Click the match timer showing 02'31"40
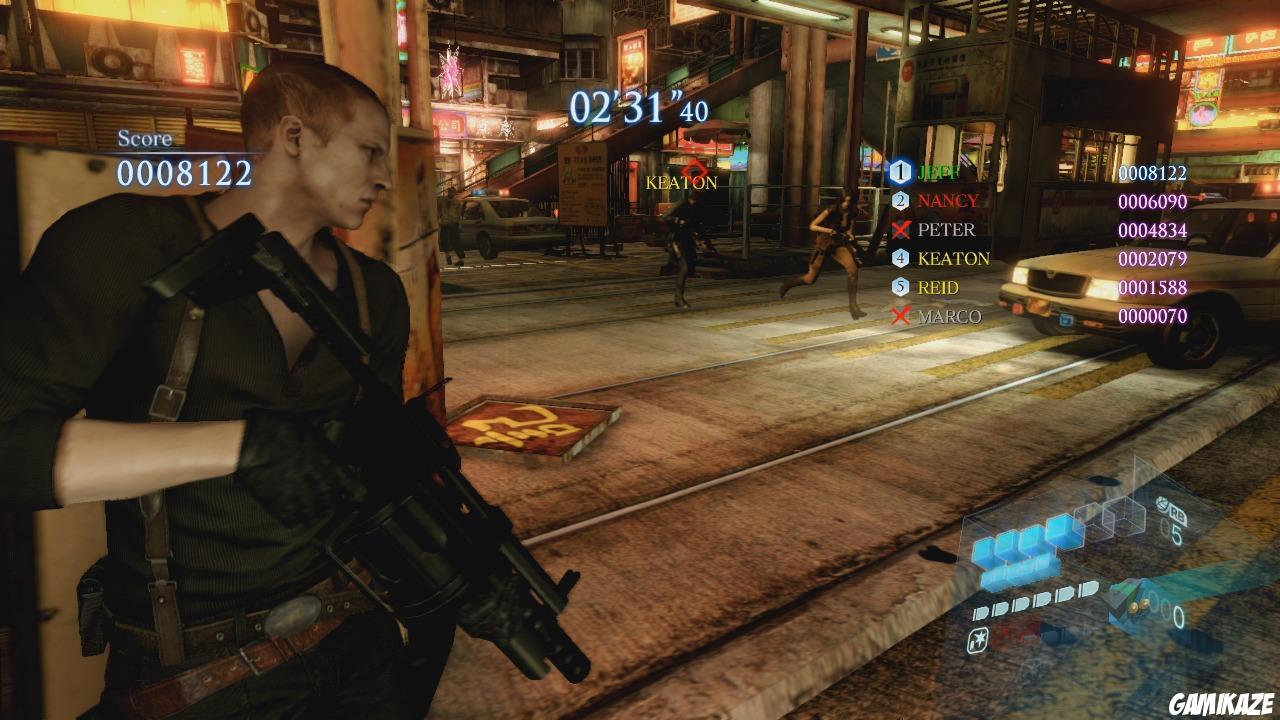The height and width of the screenshot is (720, 1280). 640,107
